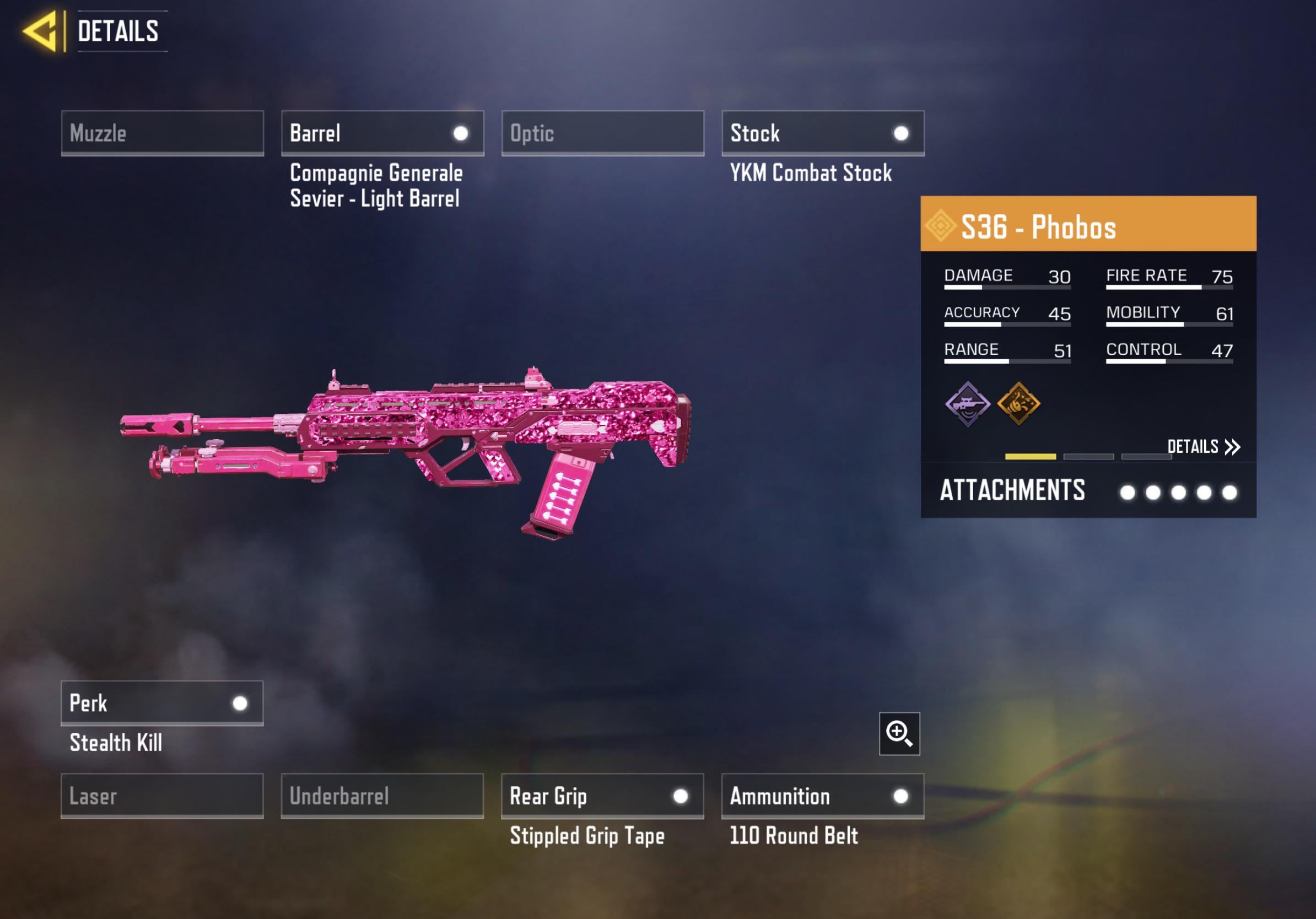Open the Rear Grip attachment slot
The width and height of the screenshot is (1316, 919).
point(602,796)
